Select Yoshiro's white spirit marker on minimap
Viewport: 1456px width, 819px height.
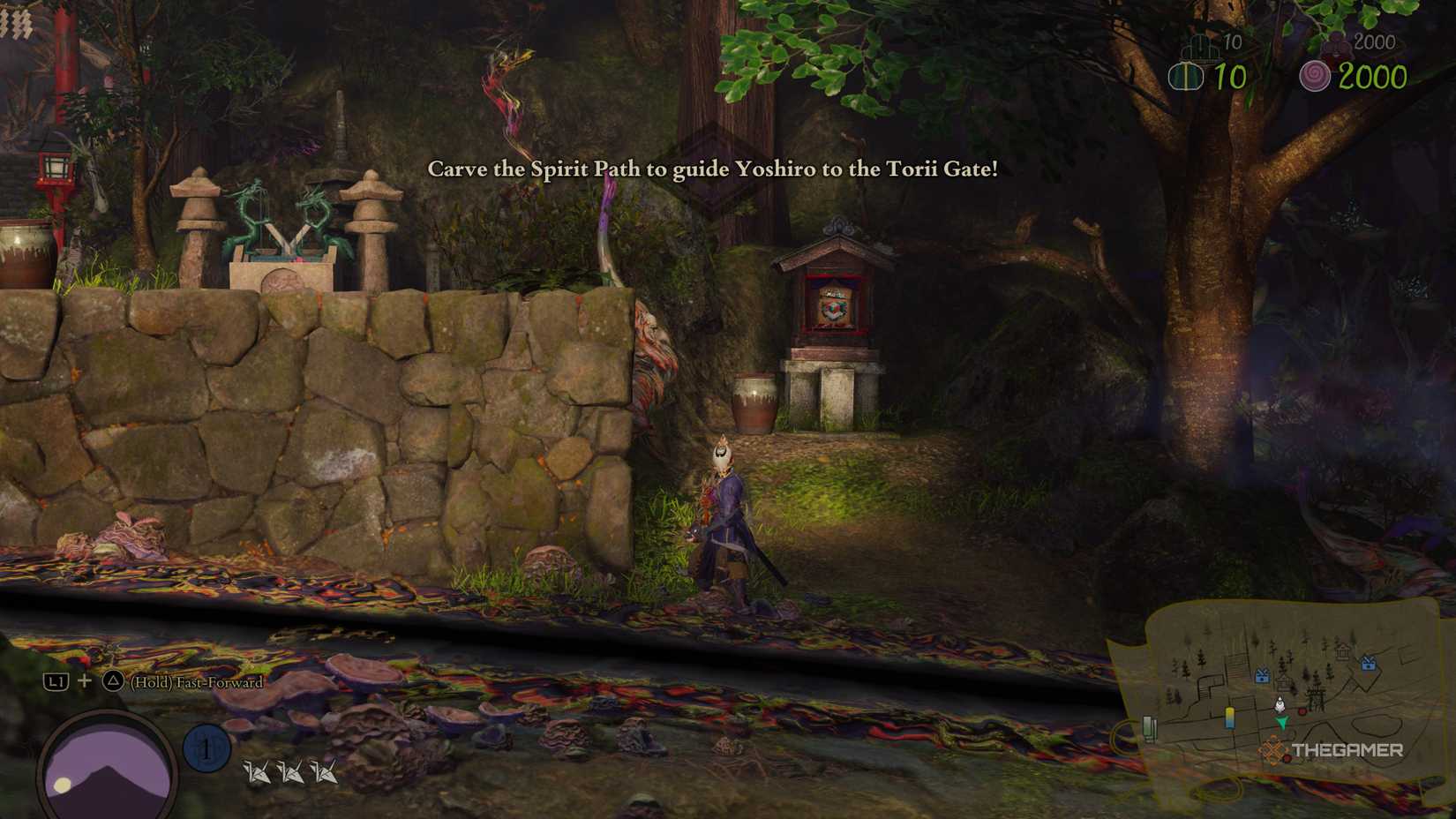(1280, 704)
